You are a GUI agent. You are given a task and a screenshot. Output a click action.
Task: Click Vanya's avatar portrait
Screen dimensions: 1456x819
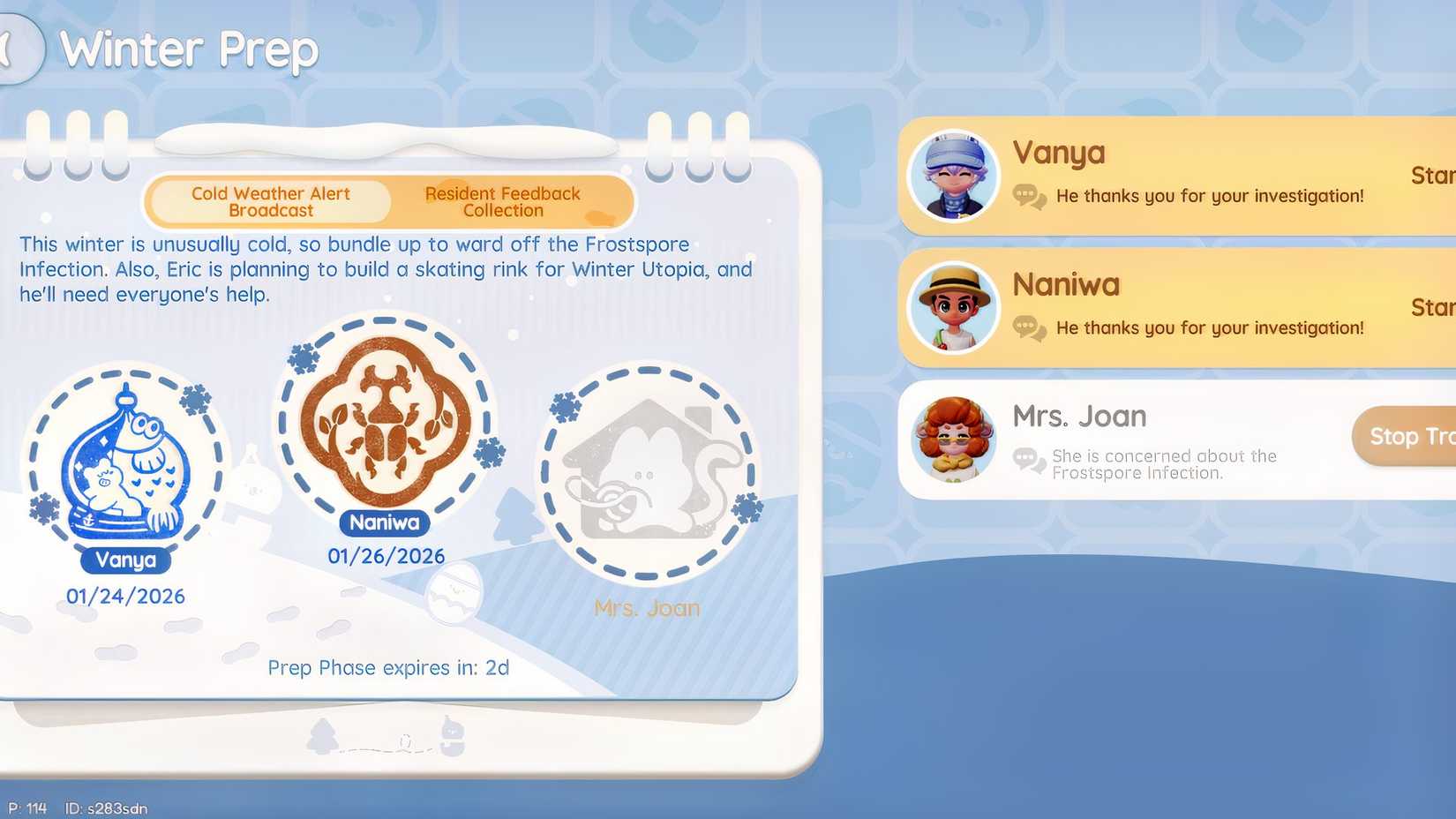tap(954, 174)
